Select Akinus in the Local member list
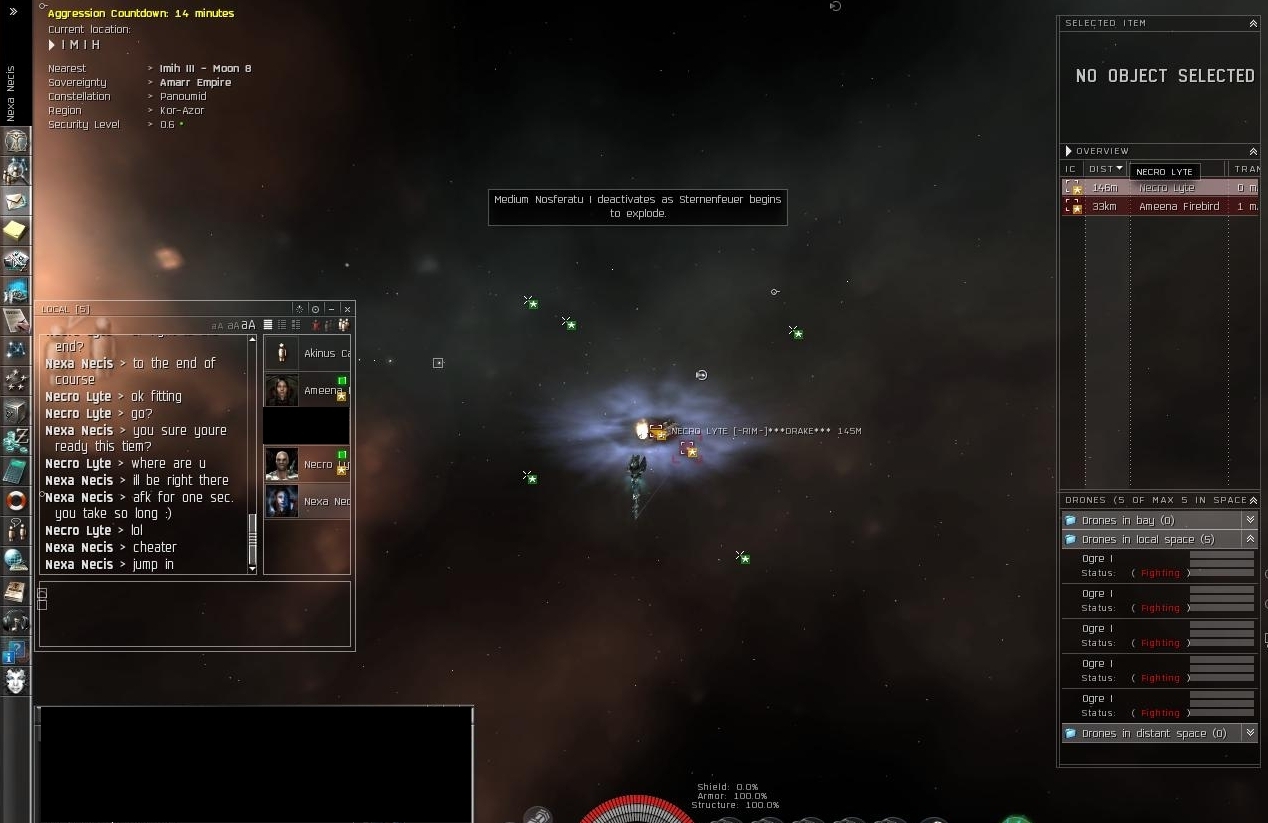 click(307, 353)
